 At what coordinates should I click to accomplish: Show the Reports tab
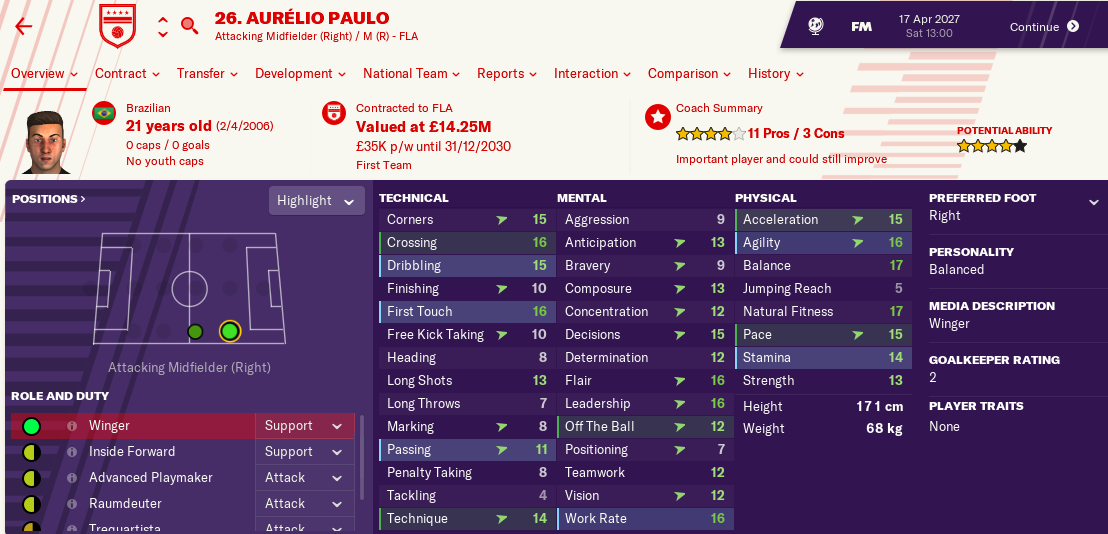pyautogui.click(x=507, y=73)
